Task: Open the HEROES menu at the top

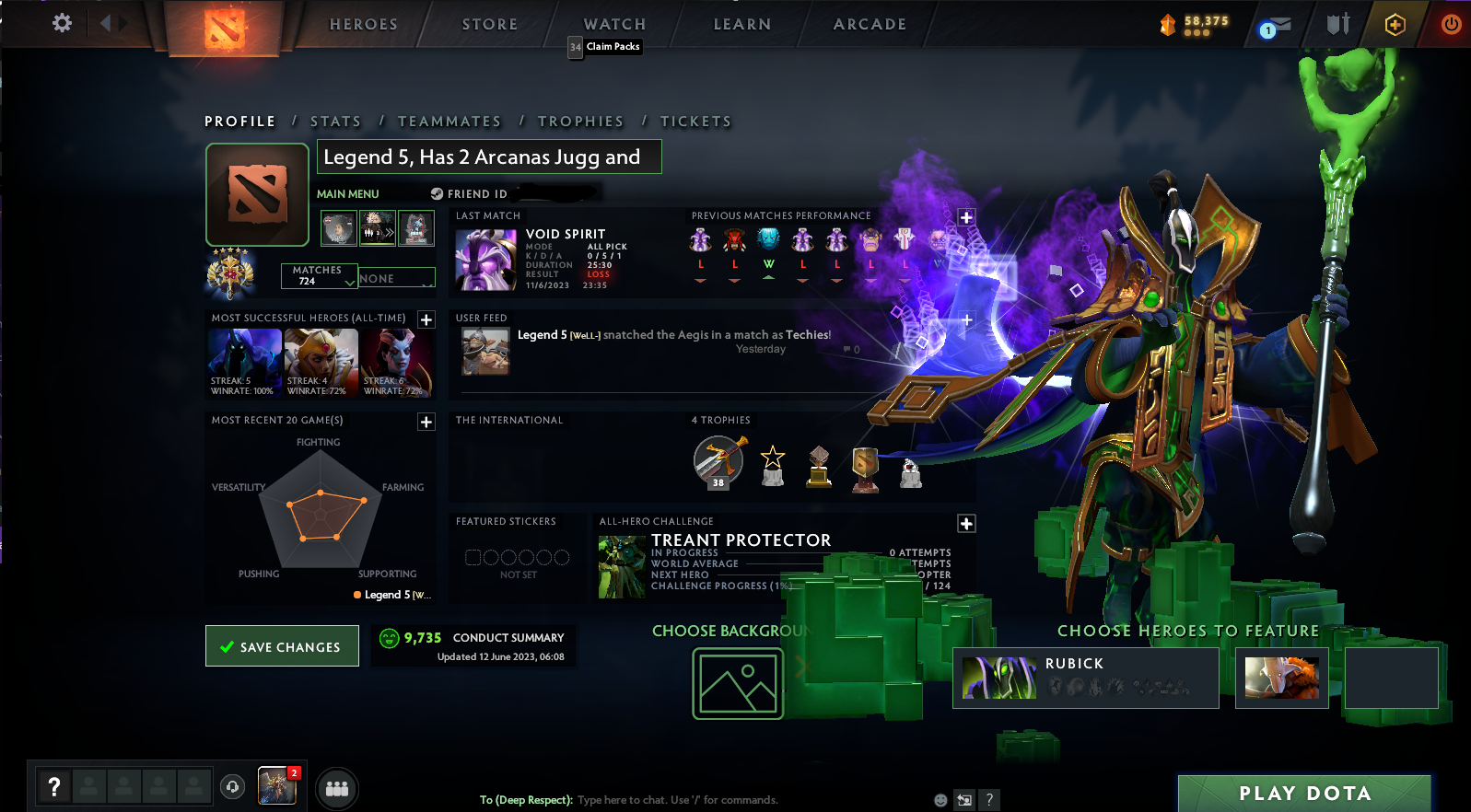Action: coord(363,24)
